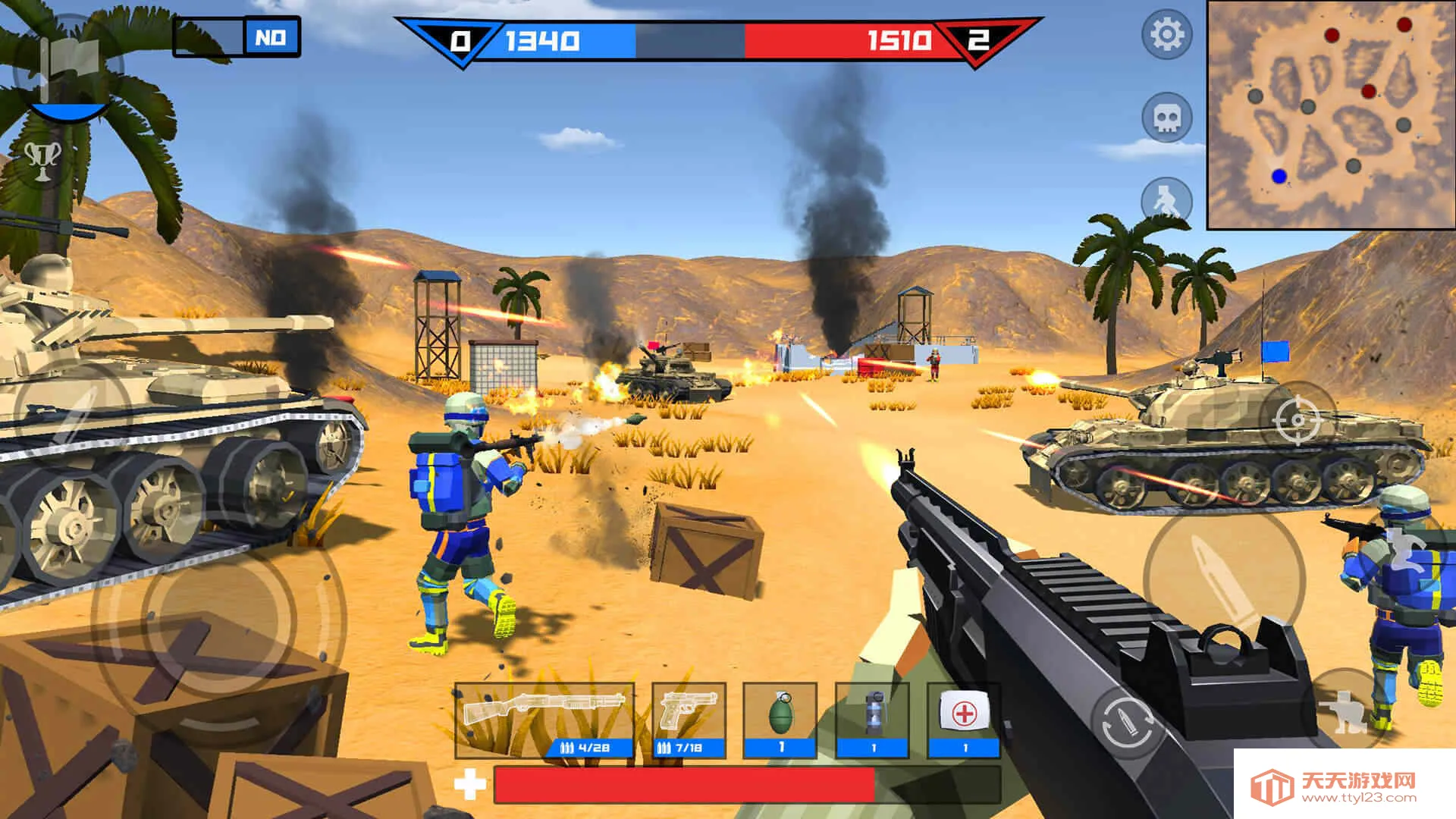Use the medkit slot
Viewport: 1456px width, 819px height.
tap(965, 720)
